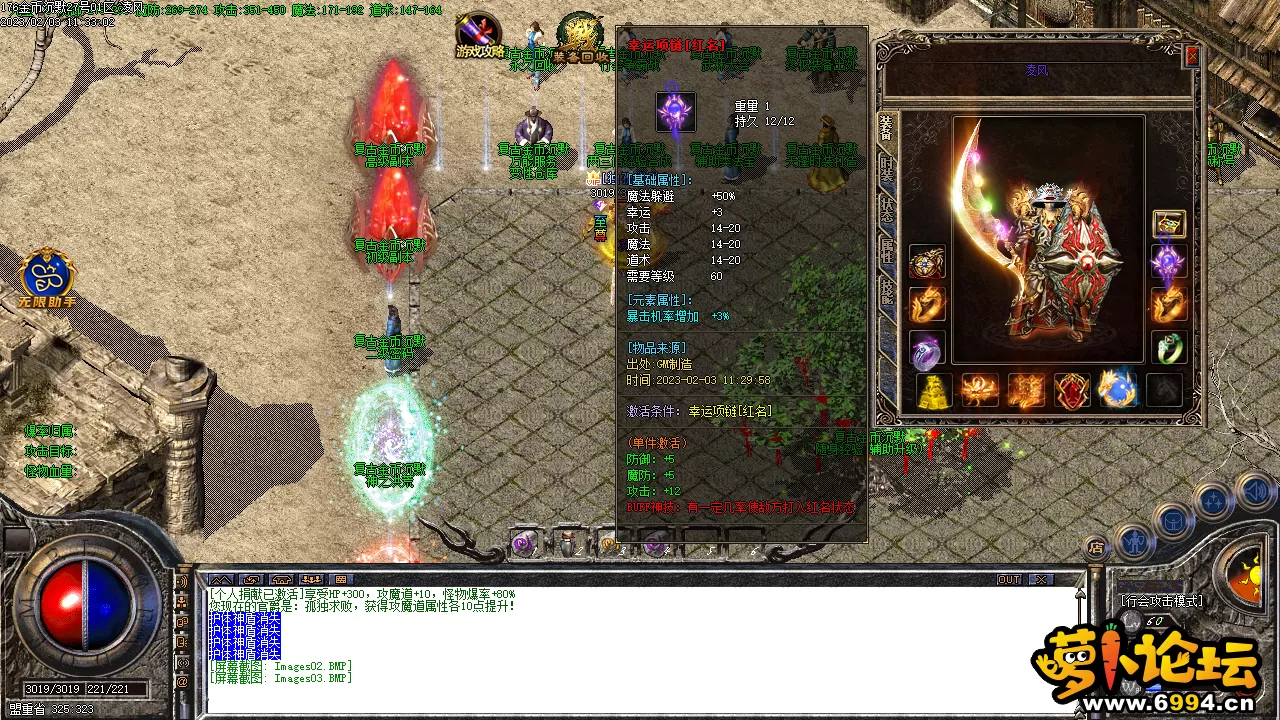Select the purple-glow silver ring slot
Screen dimensions: 1280x720
click(927, 349)
